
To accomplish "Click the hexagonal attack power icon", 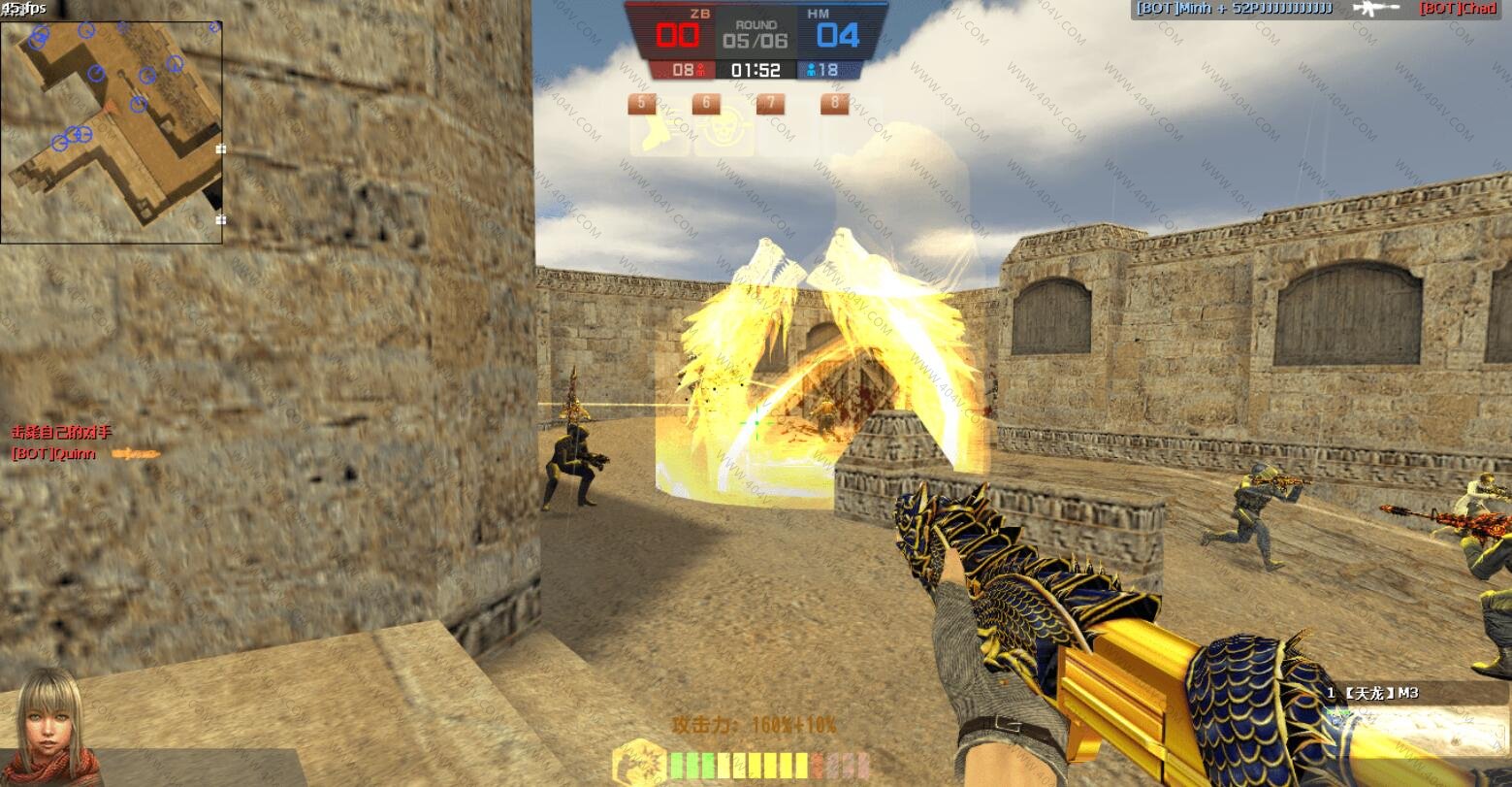I will (x=640, y=763).
